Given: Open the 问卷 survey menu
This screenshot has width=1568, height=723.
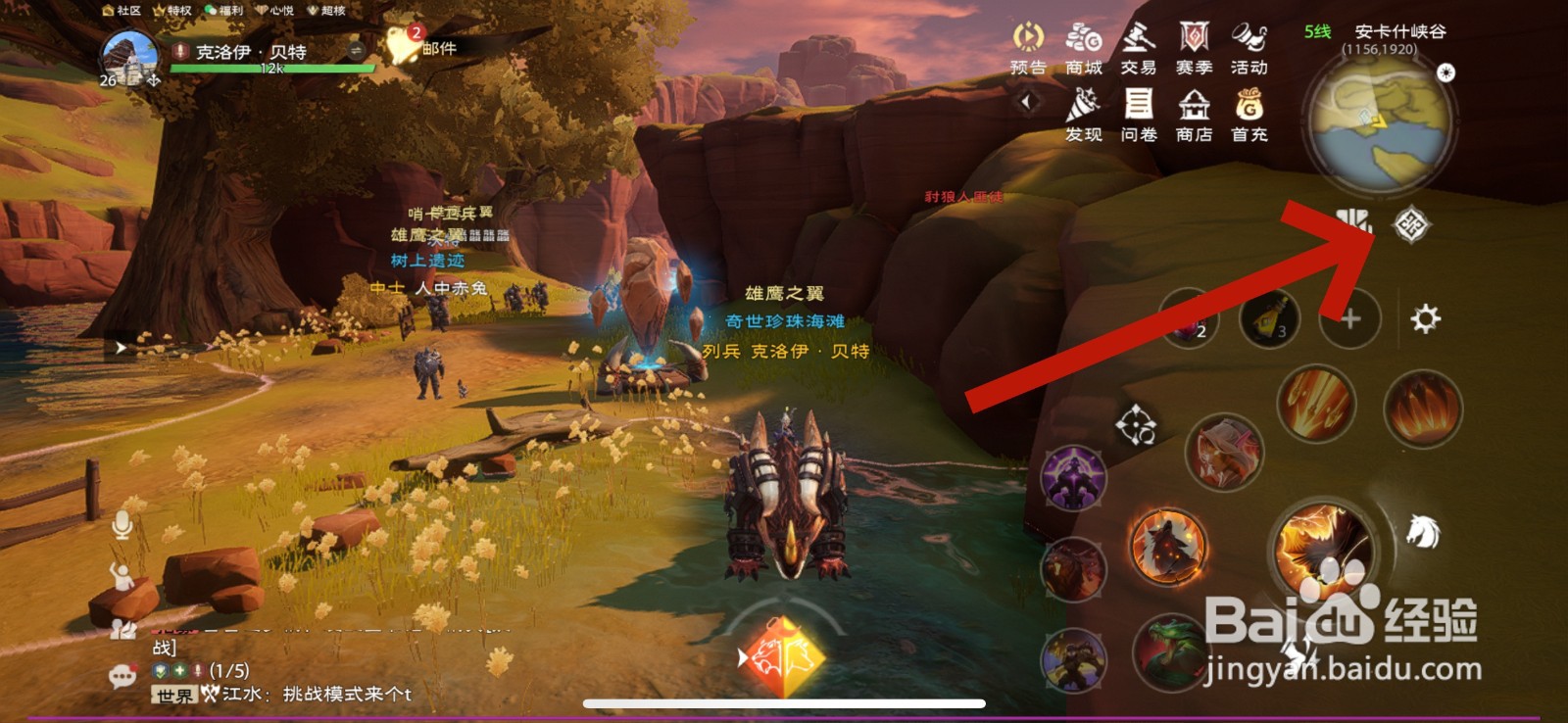Looking at the screenshot, I should pos(1138,115).
